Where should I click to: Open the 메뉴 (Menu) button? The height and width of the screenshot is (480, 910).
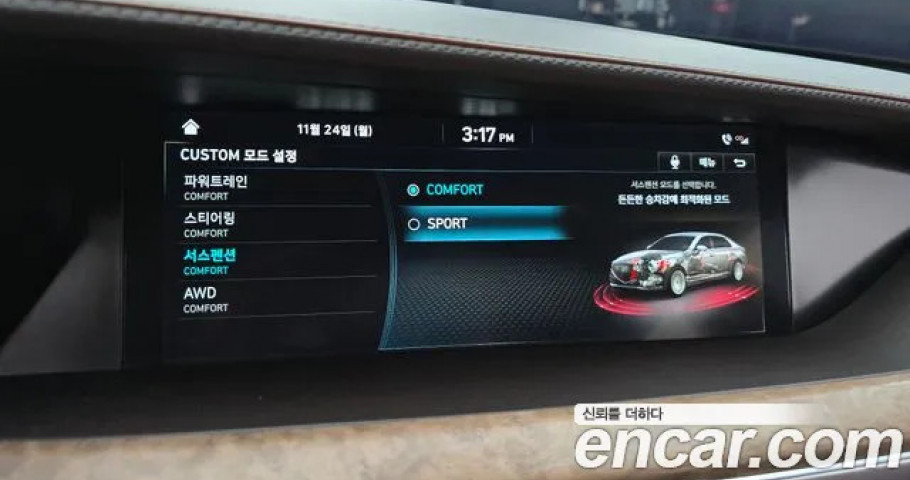[x=707, y=162]
